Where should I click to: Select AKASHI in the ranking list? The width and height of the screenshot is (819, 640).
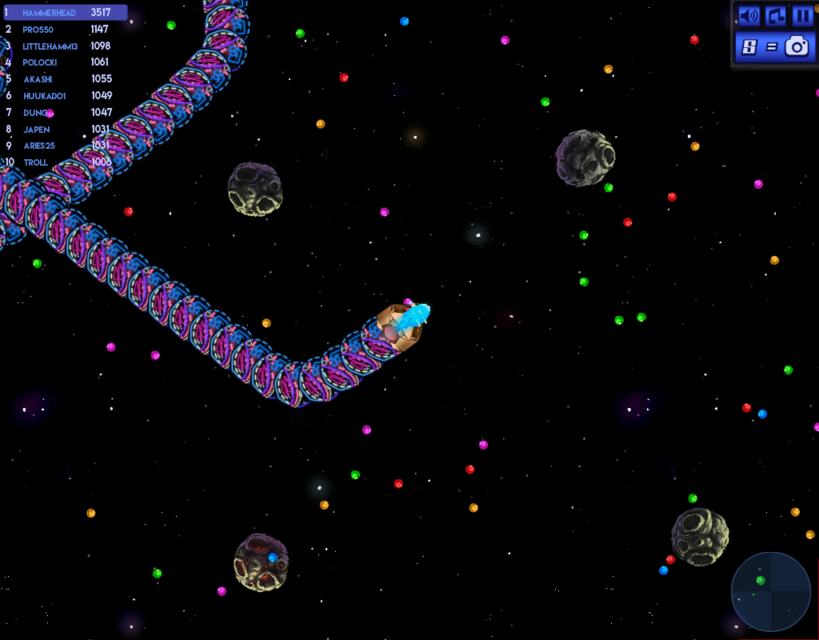[64, 79]
